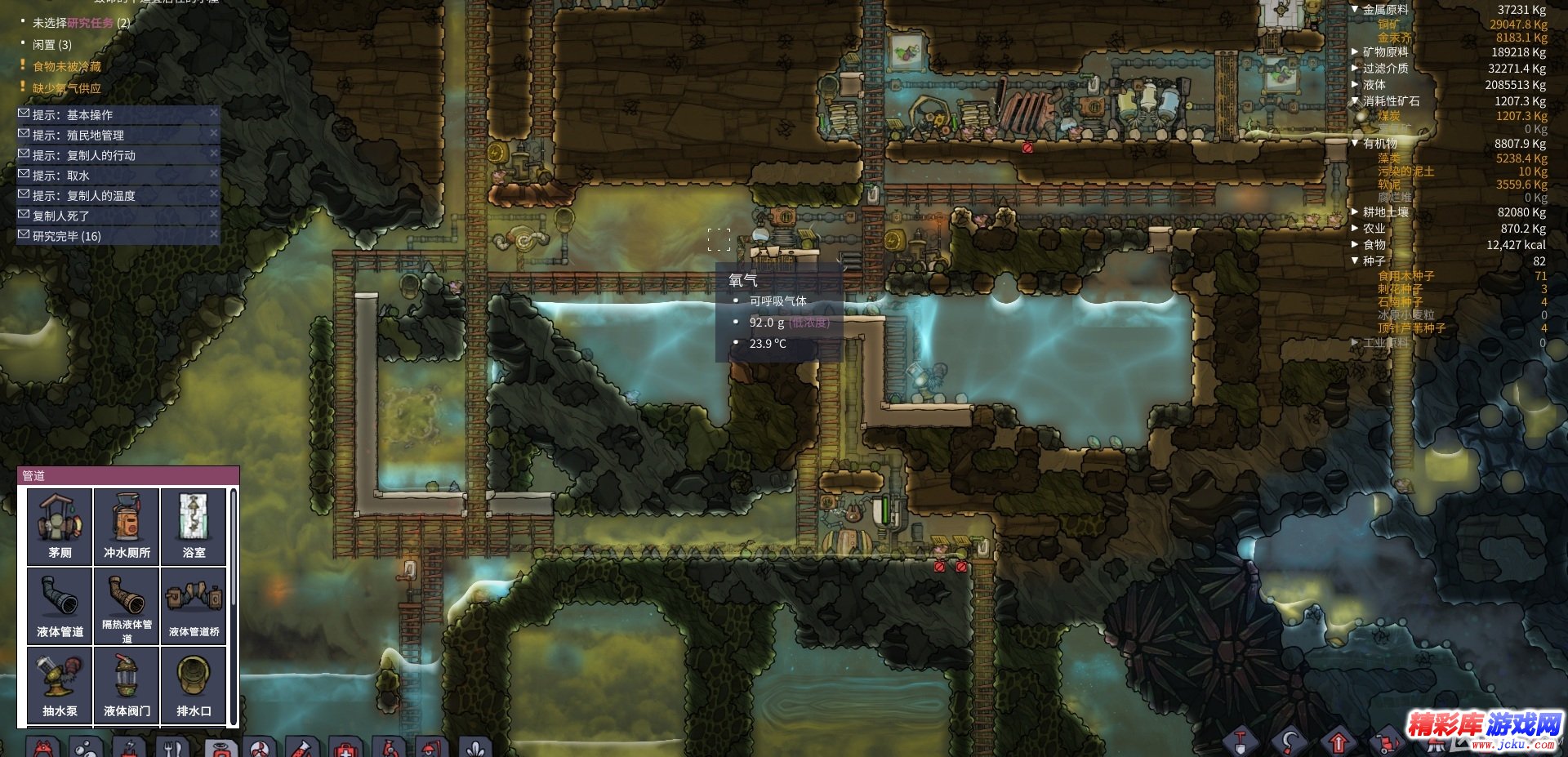Open the Medicine category (first aid icon)
Viewport: 1568px width, 757px height.
[343, 746]
